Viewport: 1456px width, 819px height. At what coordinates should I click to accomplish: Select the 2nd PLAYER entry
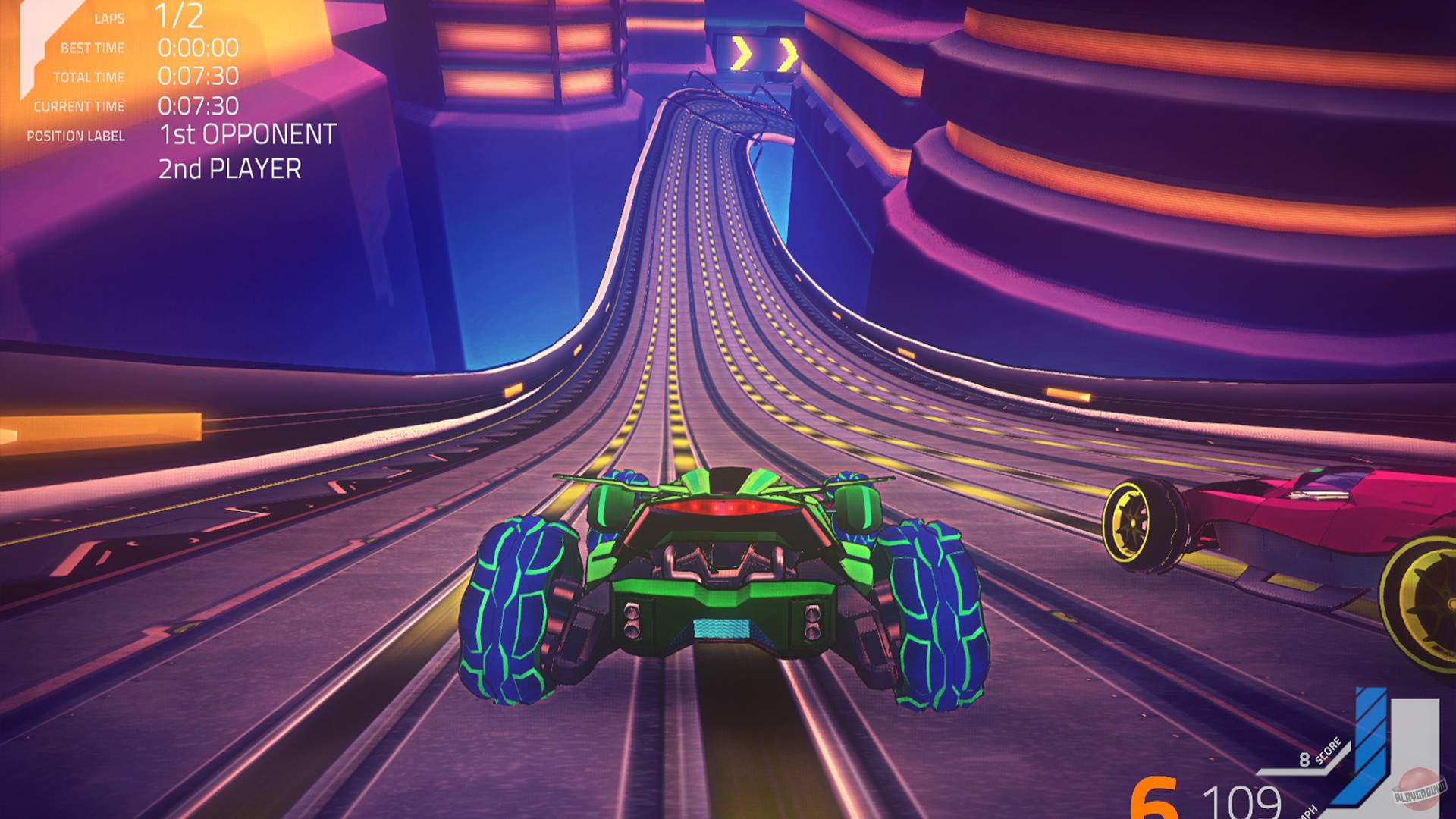pyautogui.click(x=231, y=170)
